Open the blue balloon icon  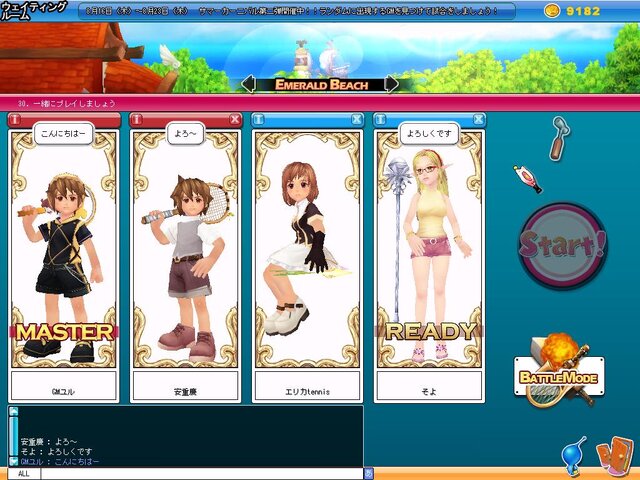click(575, 453)
